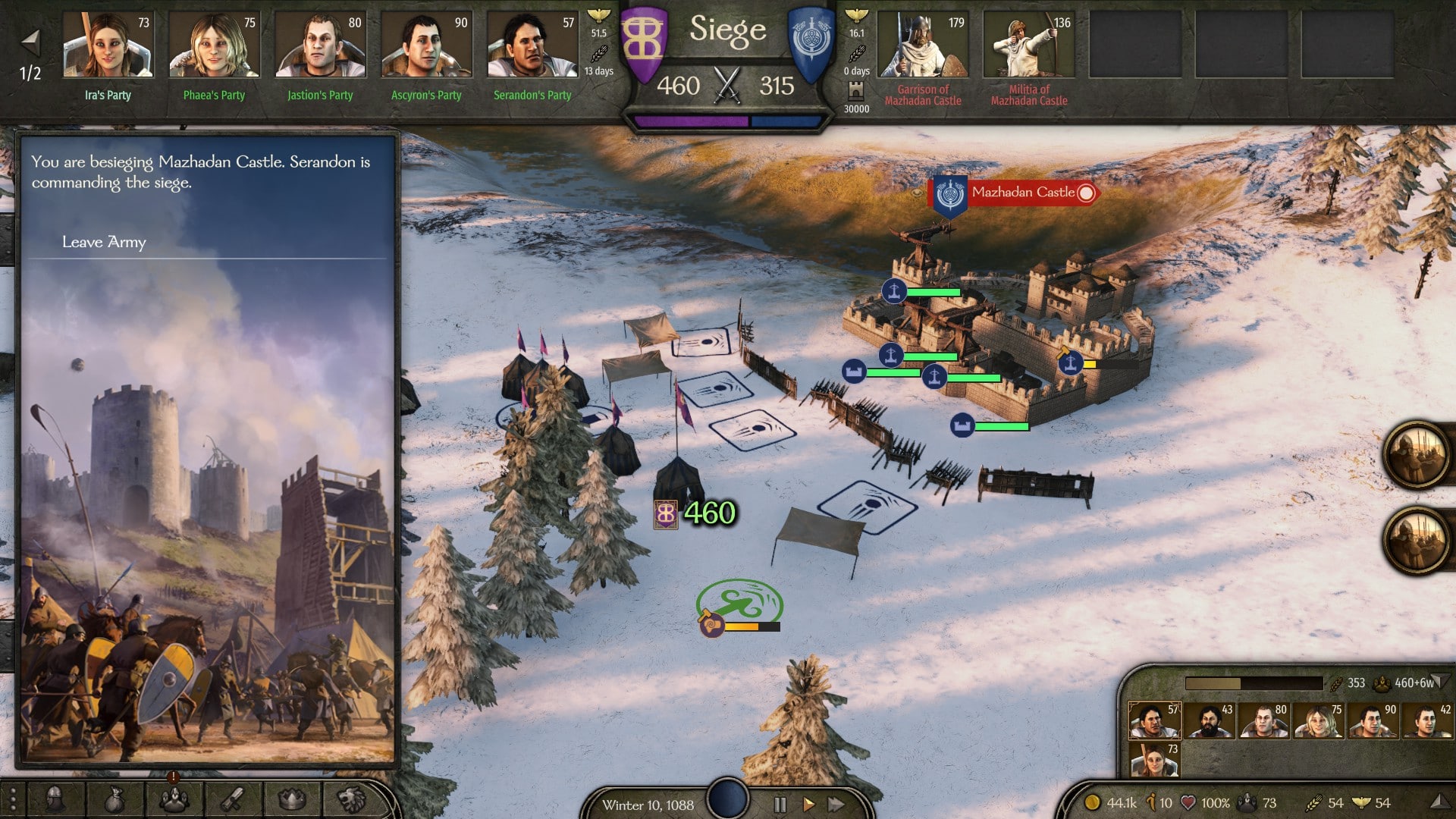Screen dimensions: 1456x819
Task: Select Serandon's Party portrait in the top bar
Action: pos(532,45)
